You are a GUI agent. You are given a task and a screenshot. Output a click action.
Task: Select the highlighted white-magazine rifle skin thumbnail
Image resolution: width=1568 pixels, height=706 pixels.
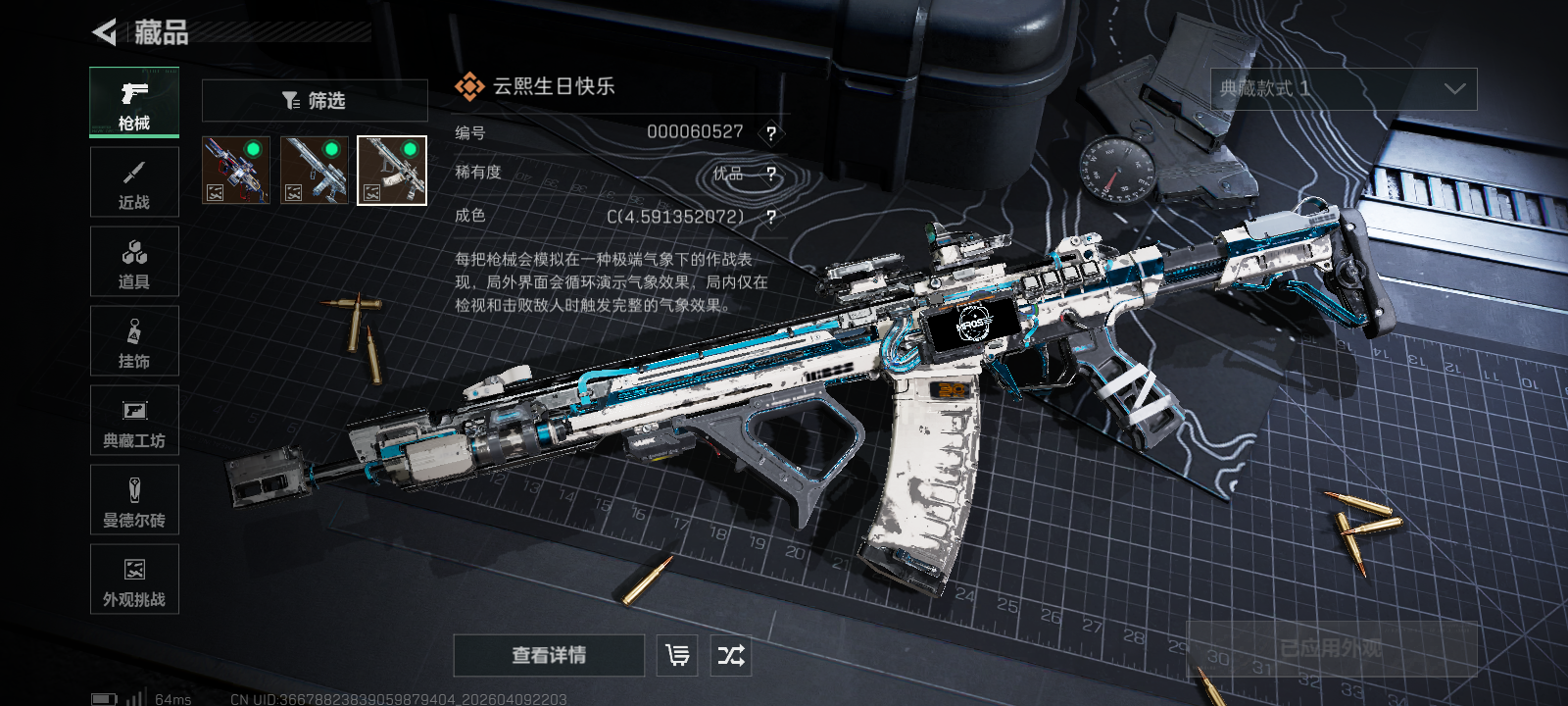[x=392, y=171]
